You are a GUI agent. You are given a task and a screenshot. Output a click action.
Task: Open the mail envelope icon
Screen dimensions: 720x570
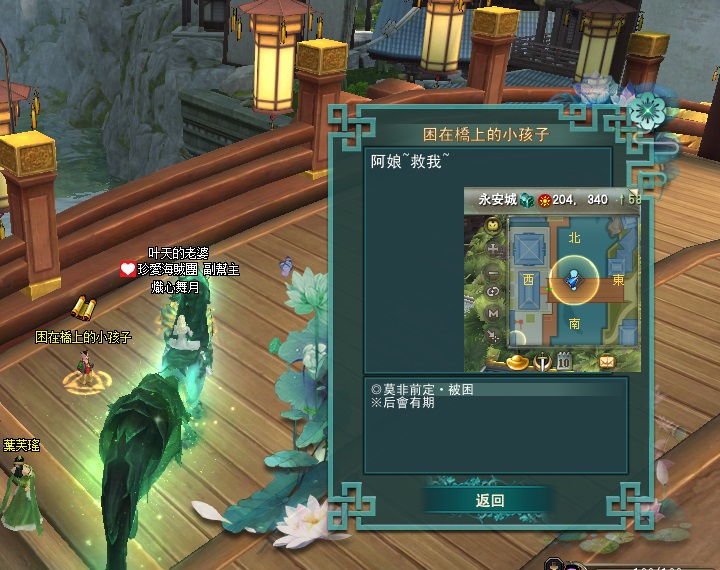point(607,360)
